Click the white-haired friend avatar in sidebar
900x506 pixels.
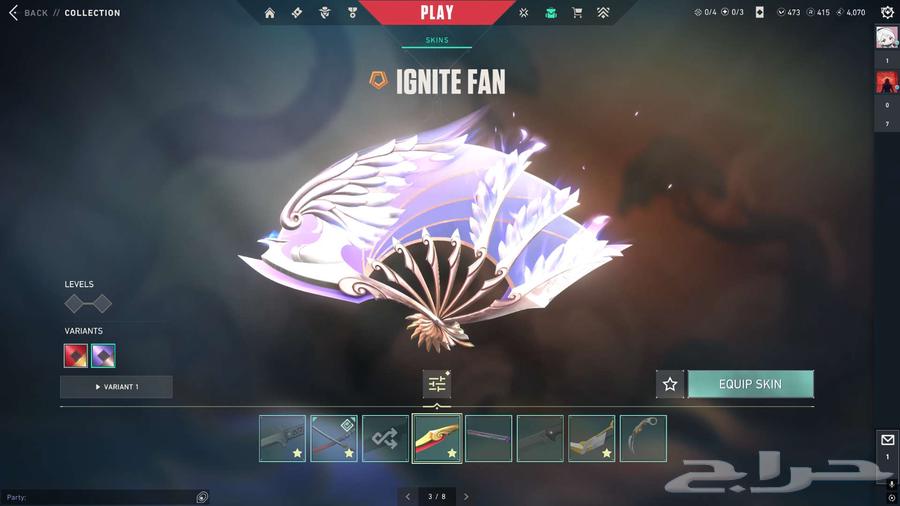tap(887, 37)
